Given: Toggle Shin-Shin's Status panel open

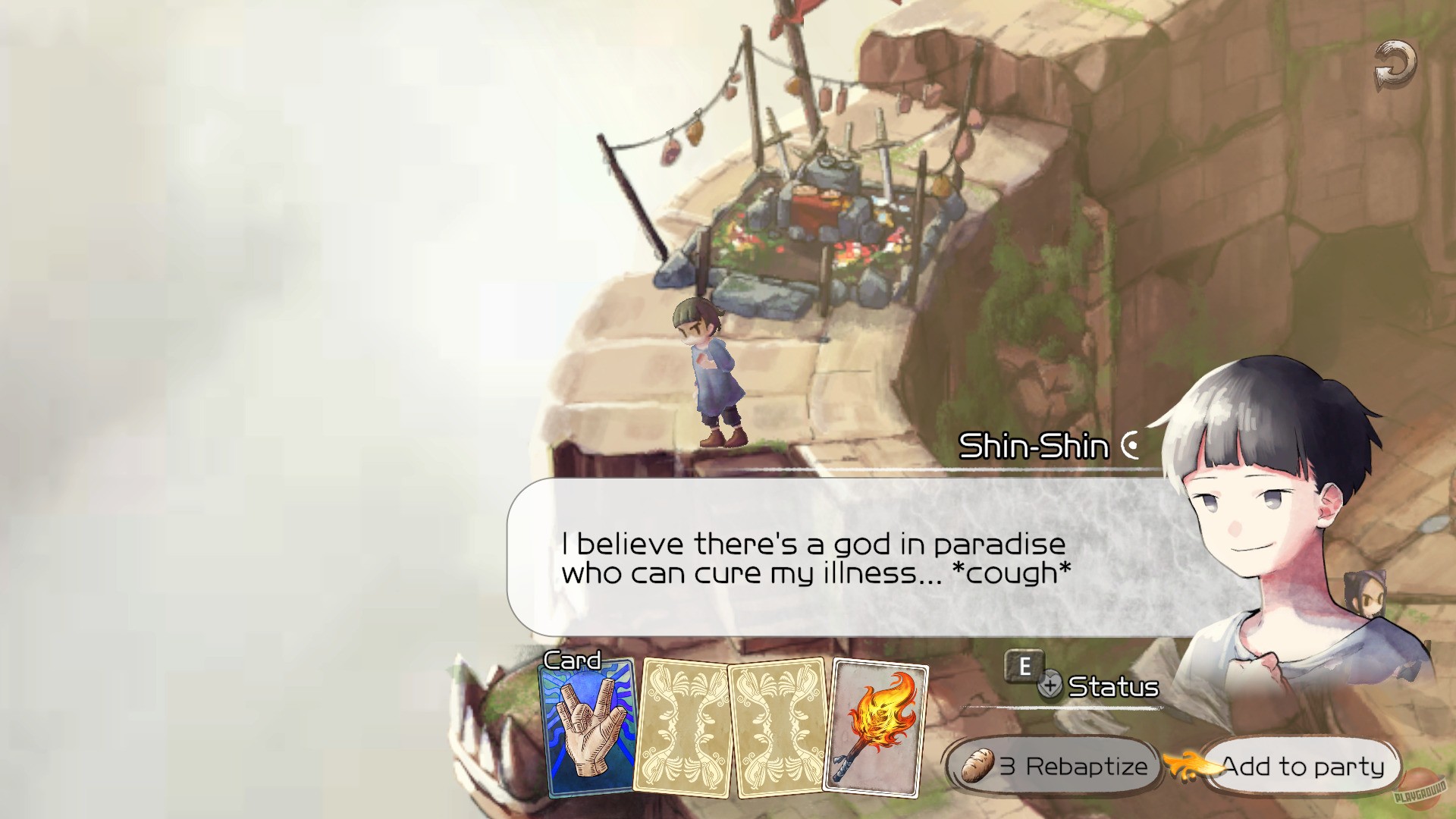Looking at the screenshot, I should pyautogui.click(x=1112, y=688).
